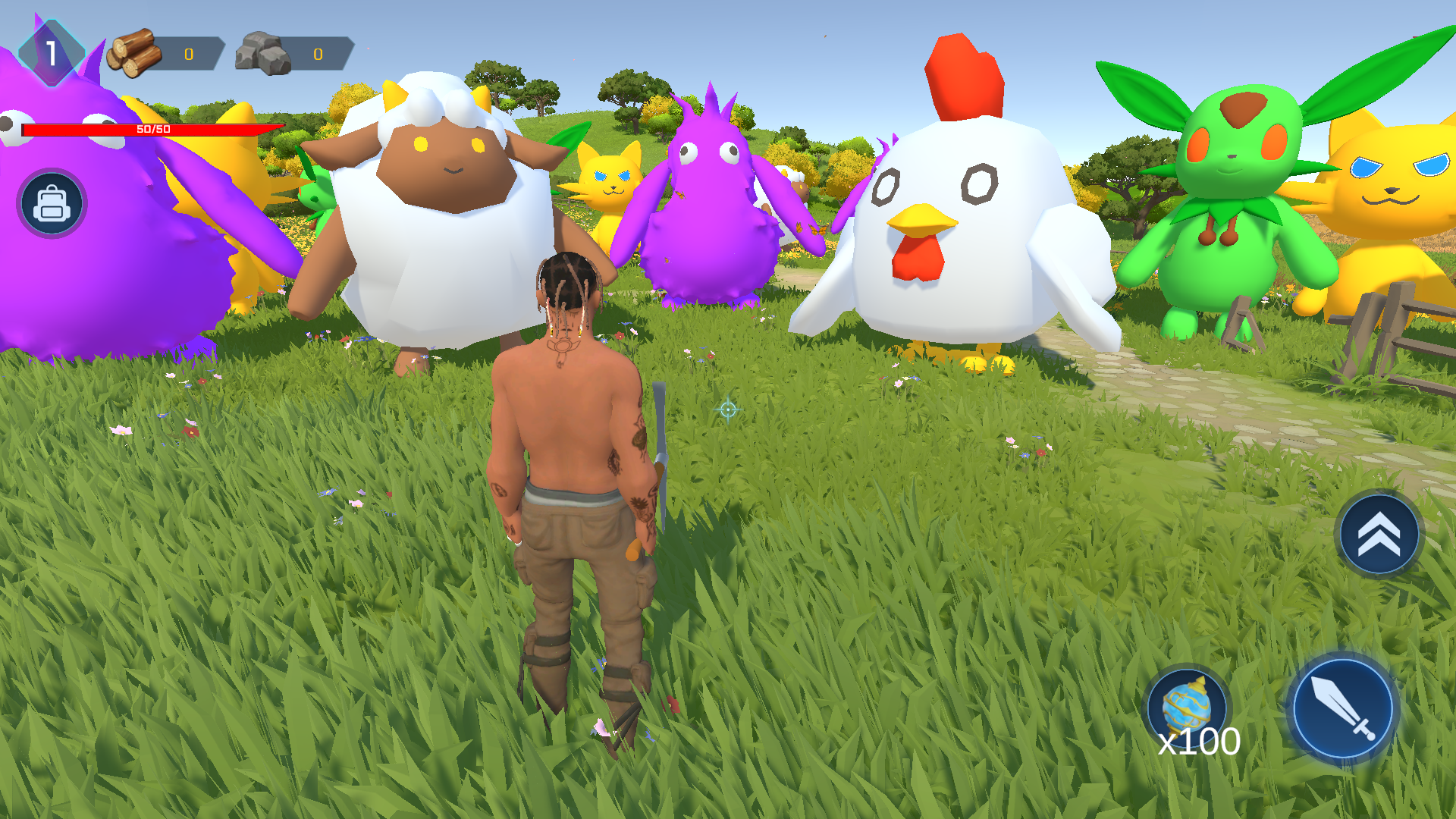Viewport: 1456px width, 819px height.
Task: Open the backpack inventory
Action: [x=50, y=203]
